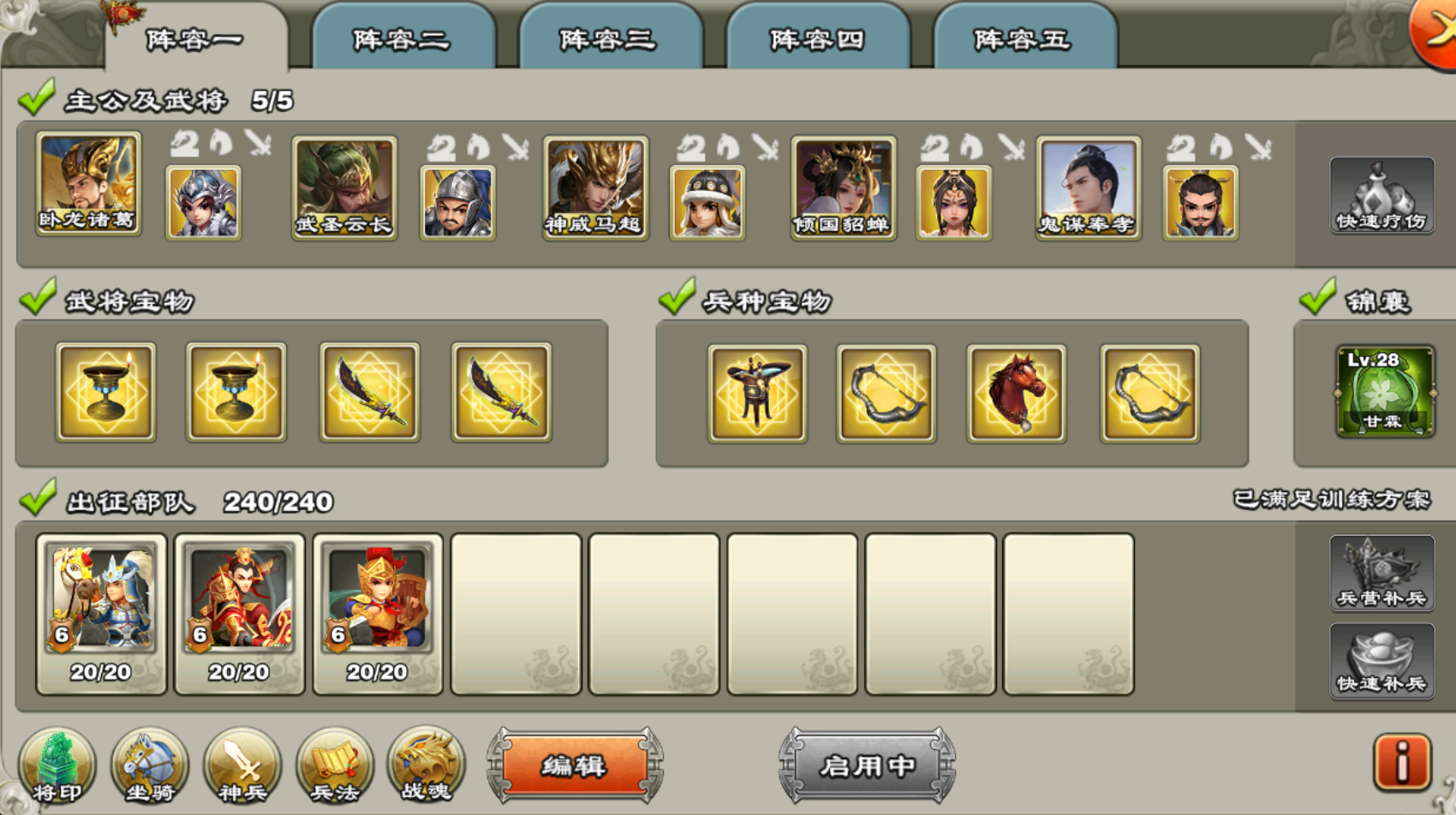Switch to the 阵容二 tab
Image resolution: width=1456 pixels, height=815 pixels.
402,39
